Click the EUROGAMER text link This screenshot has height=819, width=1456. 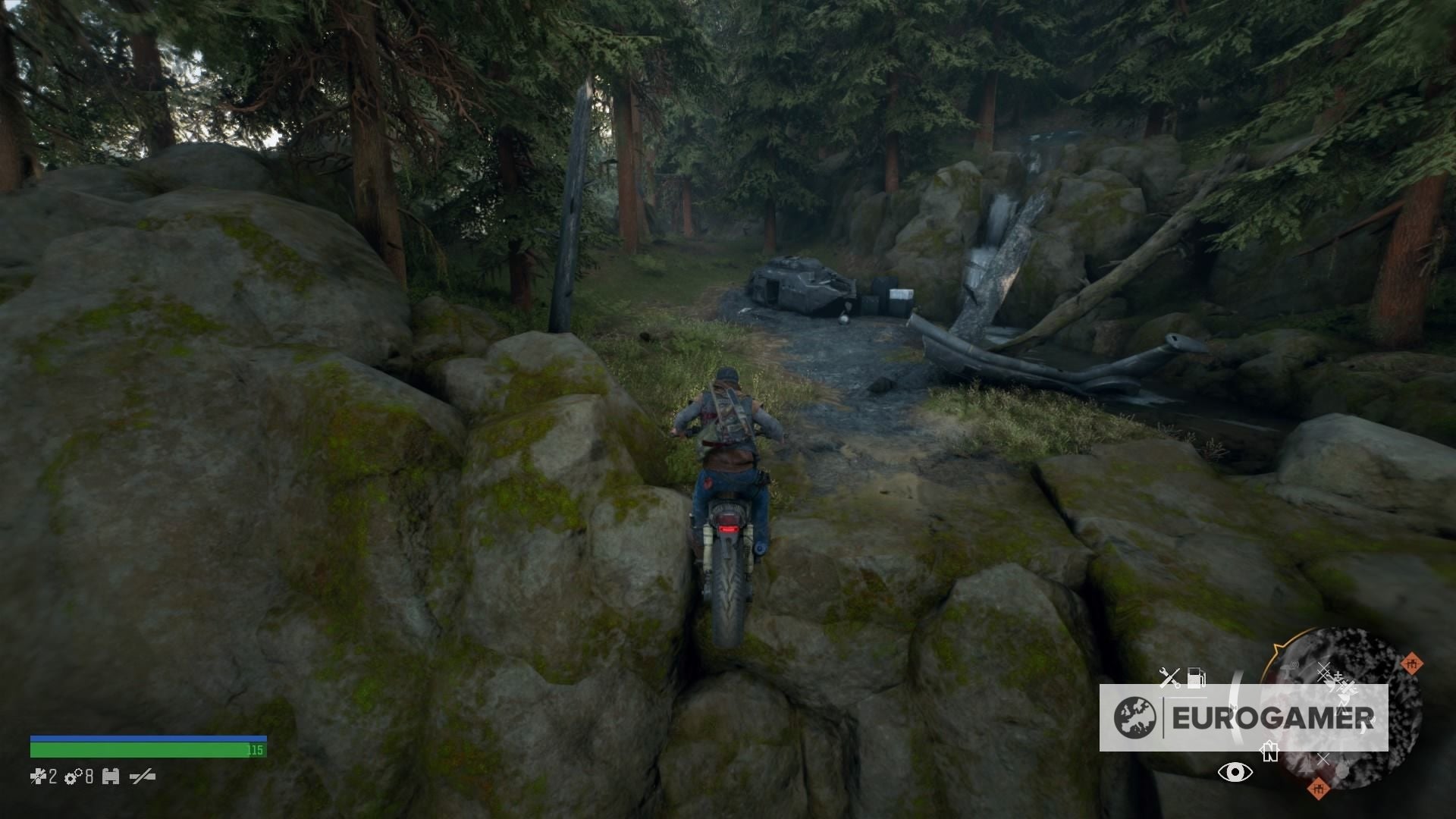pos(1276,717)
